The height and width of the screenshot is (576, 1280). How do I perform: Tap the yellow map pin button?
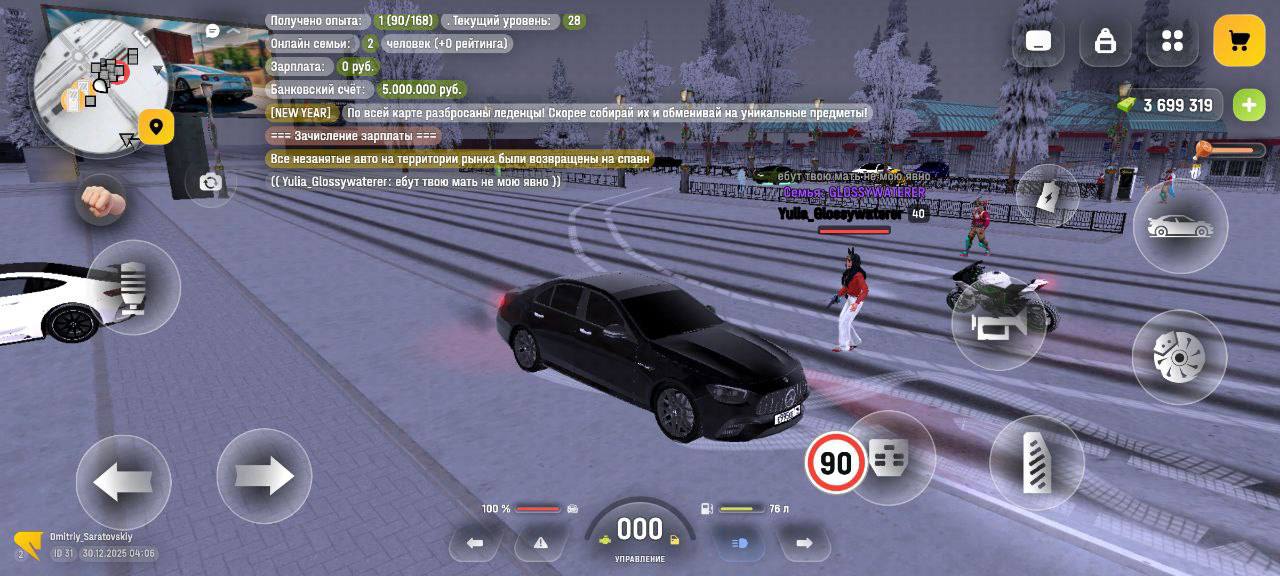click(x=156, y=127)
